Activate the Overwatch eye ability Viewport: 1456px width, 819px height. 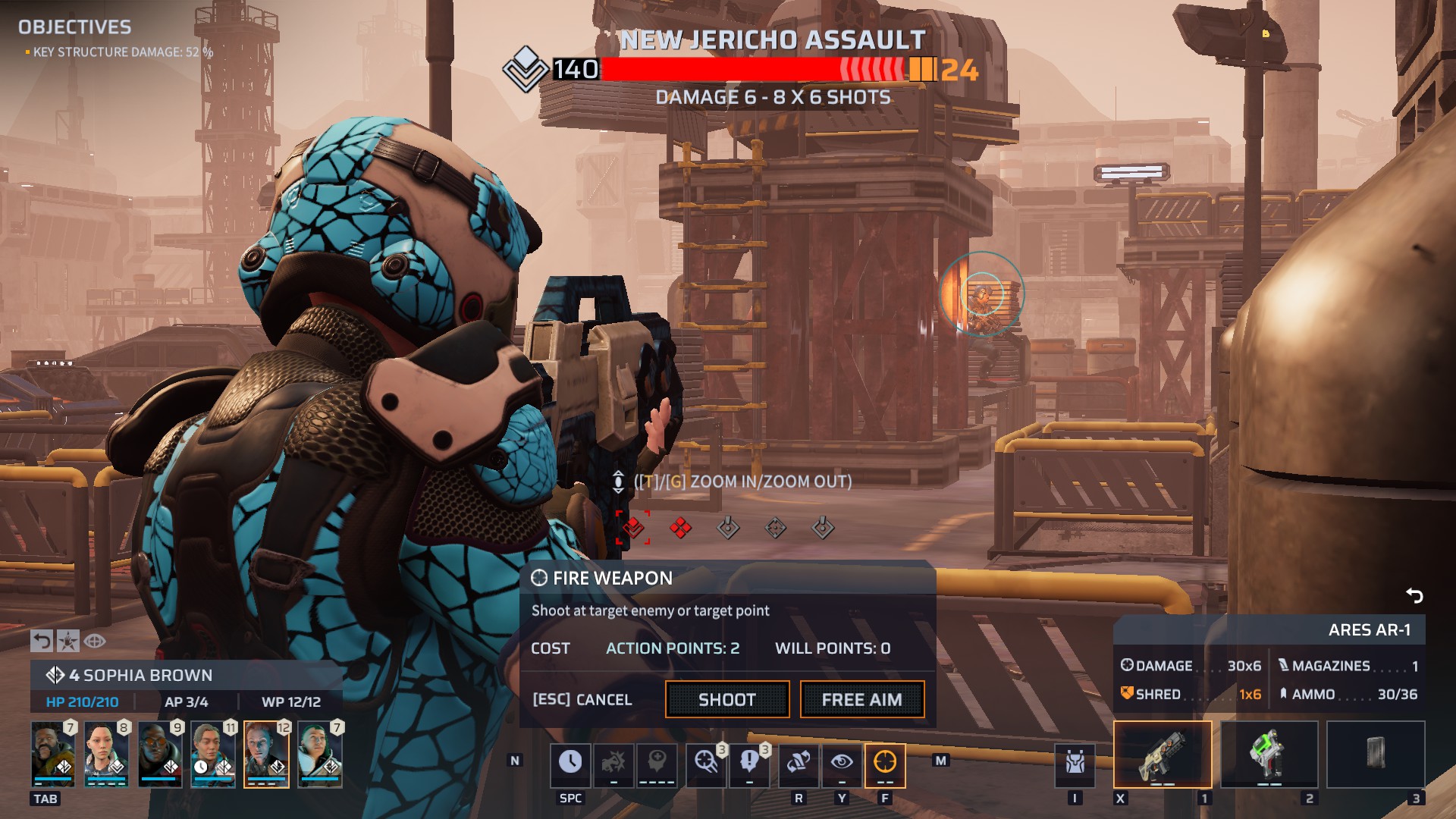point(842,762)
